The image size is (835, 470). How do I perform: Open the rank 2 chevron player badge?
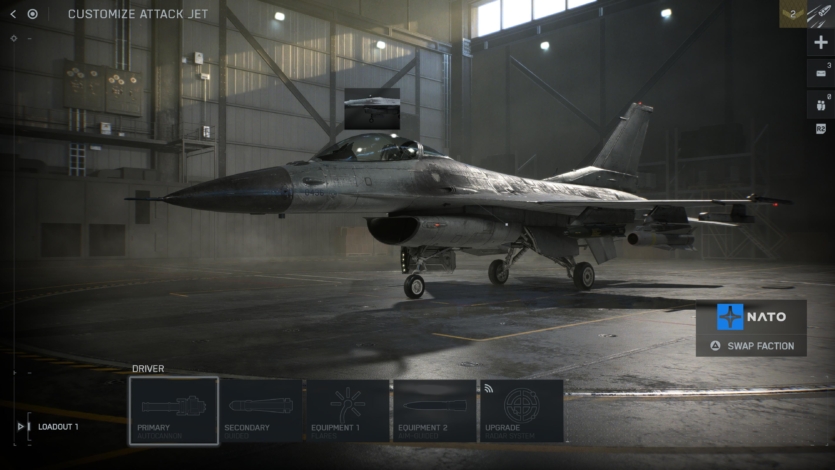click(x=792, y=13)
